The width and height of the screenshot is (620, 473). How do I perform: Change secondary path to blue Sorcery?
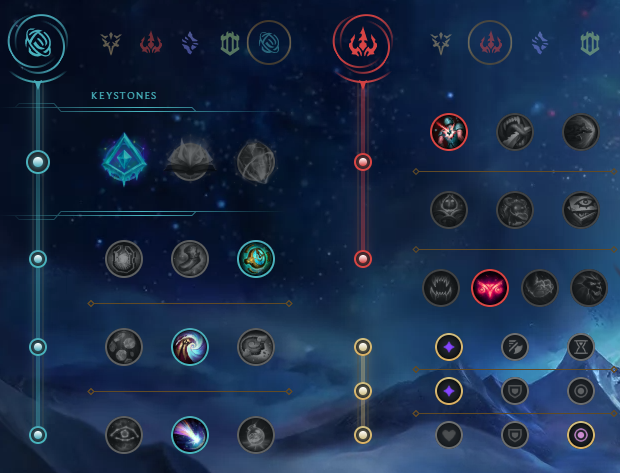pos(540,43)
